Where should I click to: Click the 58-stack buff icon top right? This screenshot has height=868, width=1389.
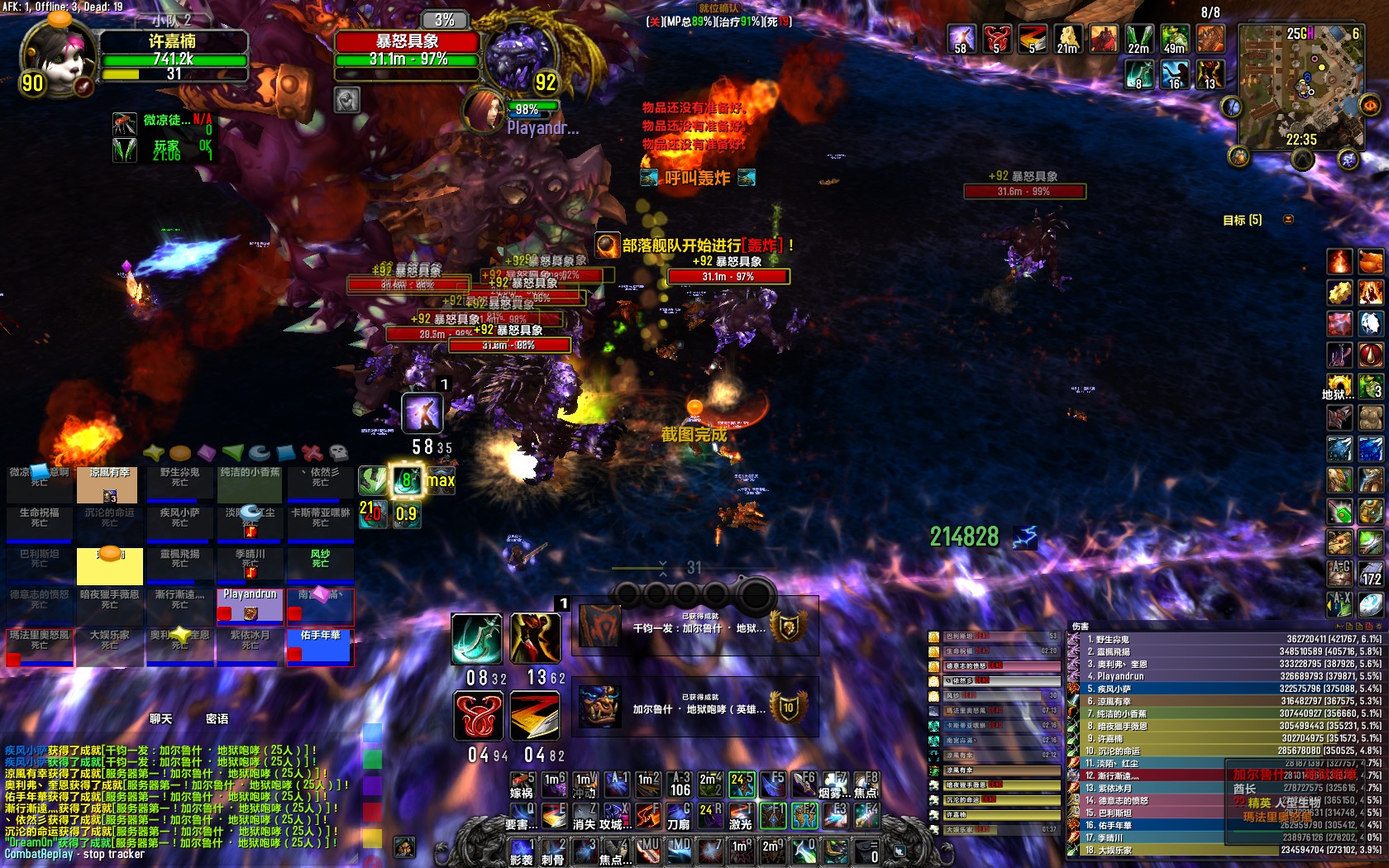(959, 37)
